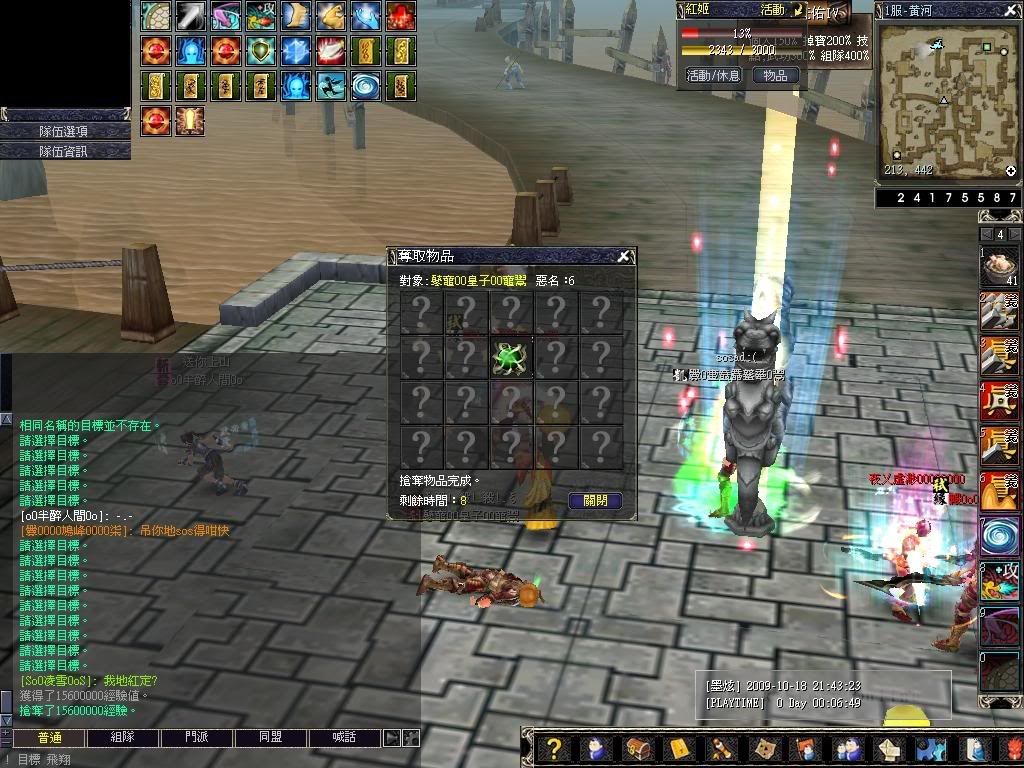Click the minimap plus zoom button
The width and height of the screenshot is (1024, 768).
coord(1010,171)
